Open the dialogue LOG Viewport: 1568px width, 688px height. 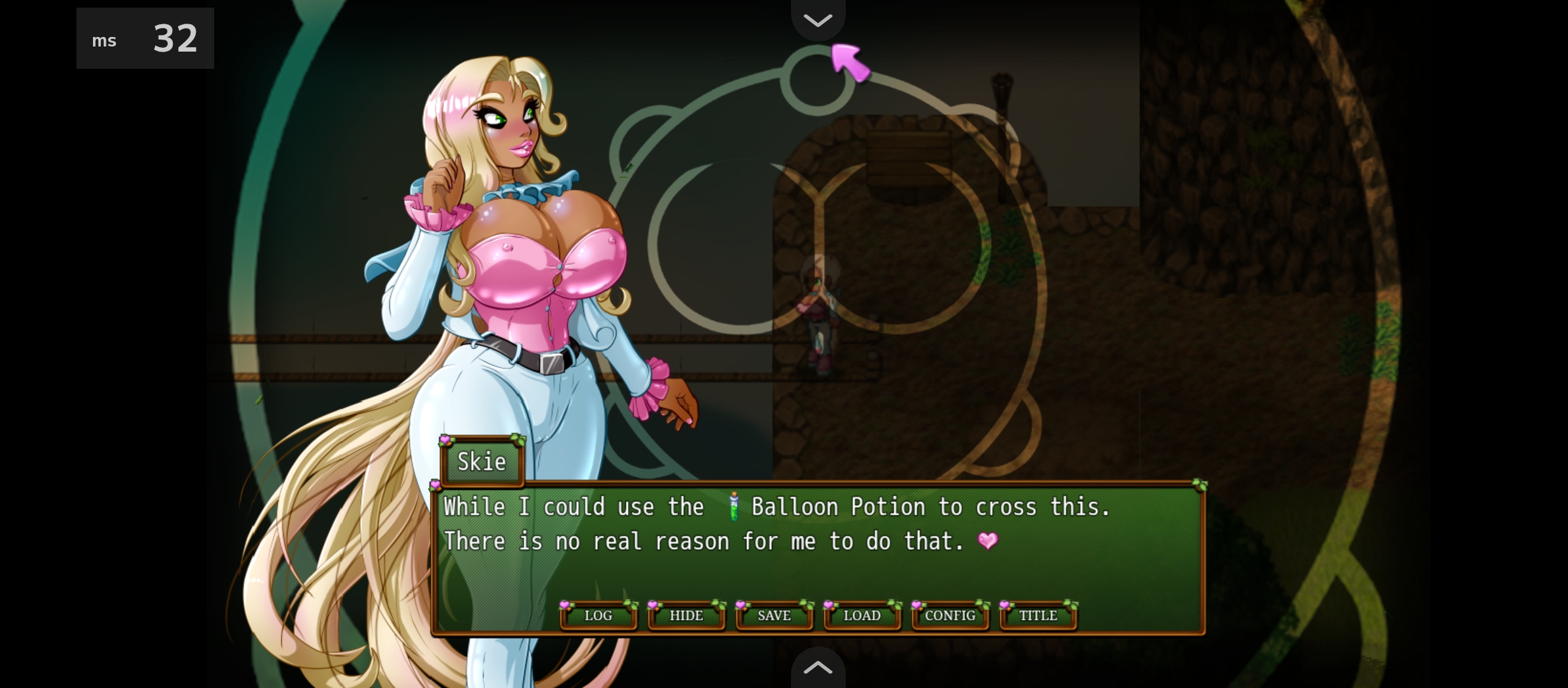pyautogui.click(x=598, y=615)
